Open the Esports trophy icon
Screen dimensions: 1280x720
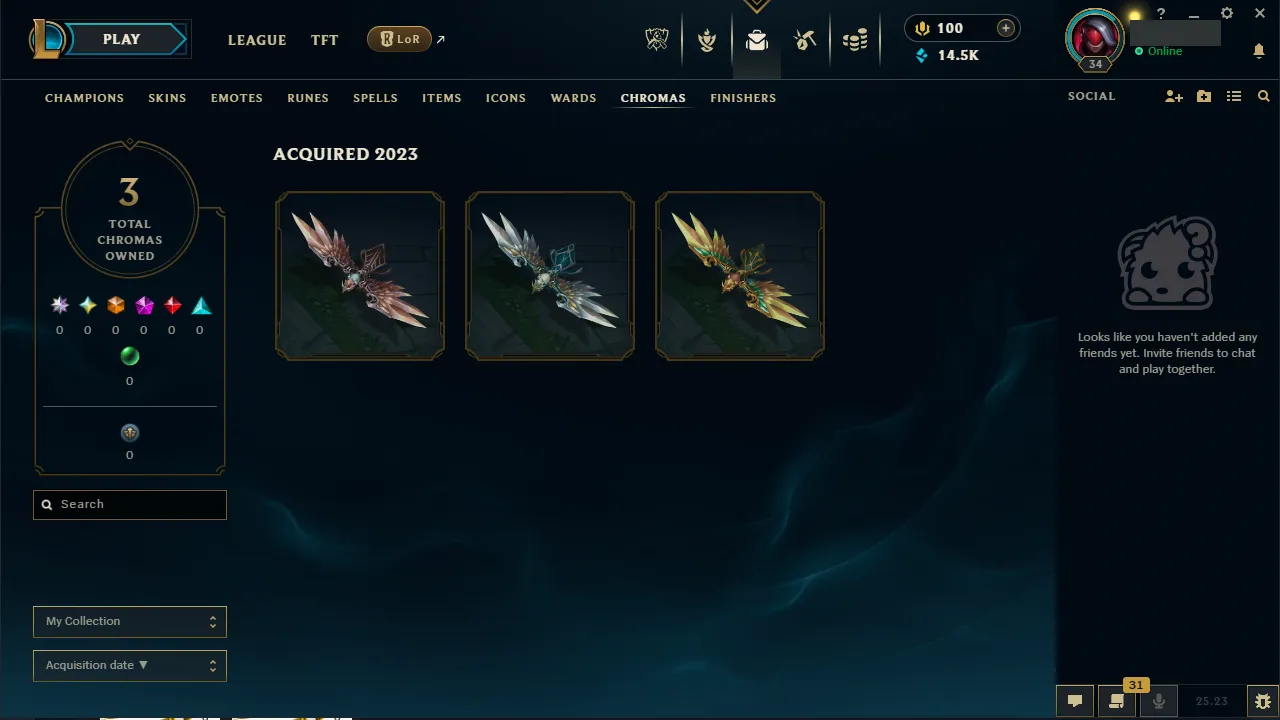(657, 38)
